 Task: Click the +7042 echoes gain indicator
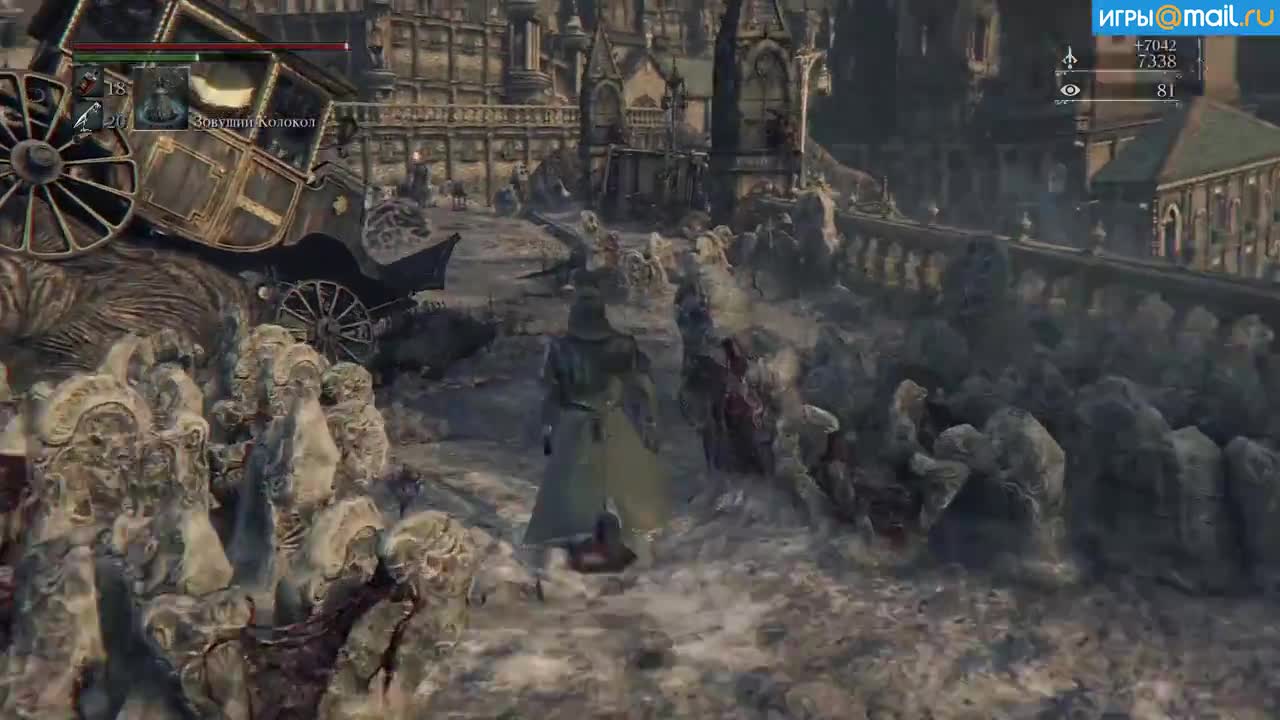pos(1155,46)
